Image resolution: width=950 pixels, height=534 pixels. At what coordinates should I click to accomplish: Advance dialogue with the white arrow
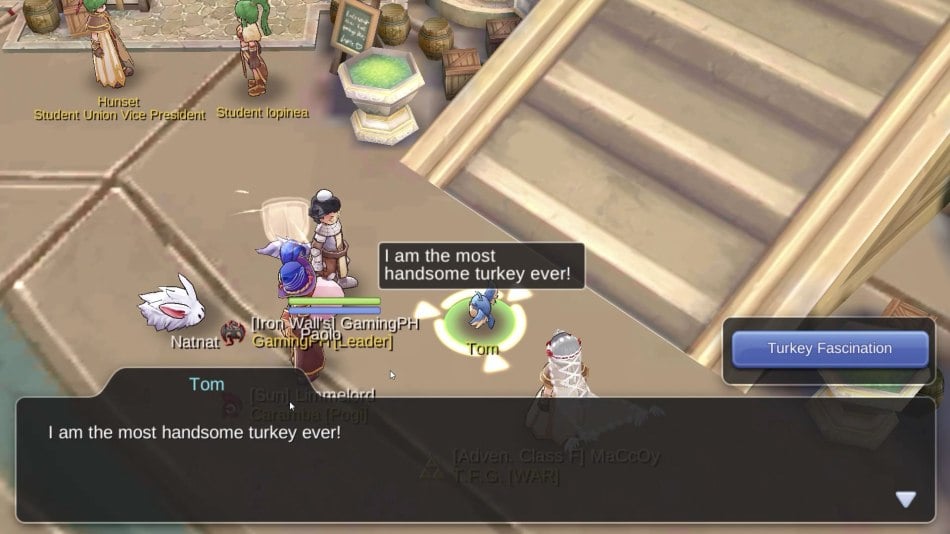coord(905,499)
